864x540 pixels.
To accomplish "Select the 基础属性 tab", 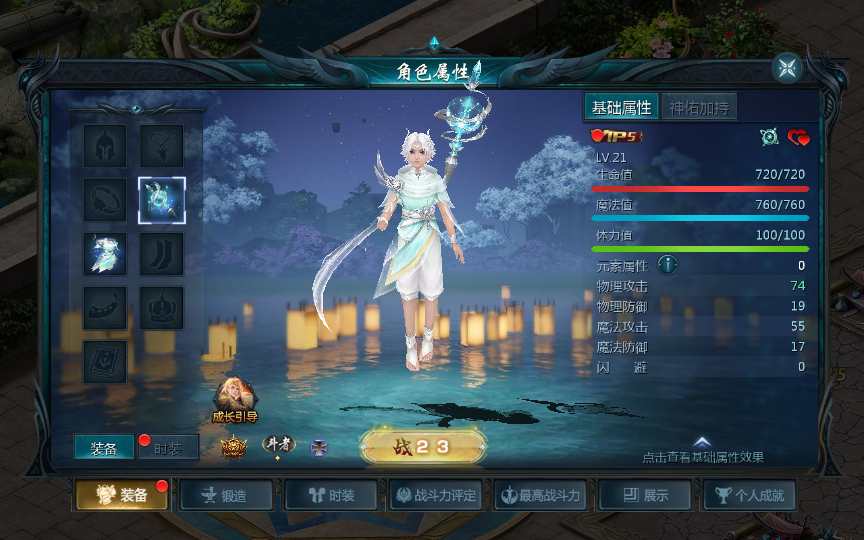I will click(621, 108).
